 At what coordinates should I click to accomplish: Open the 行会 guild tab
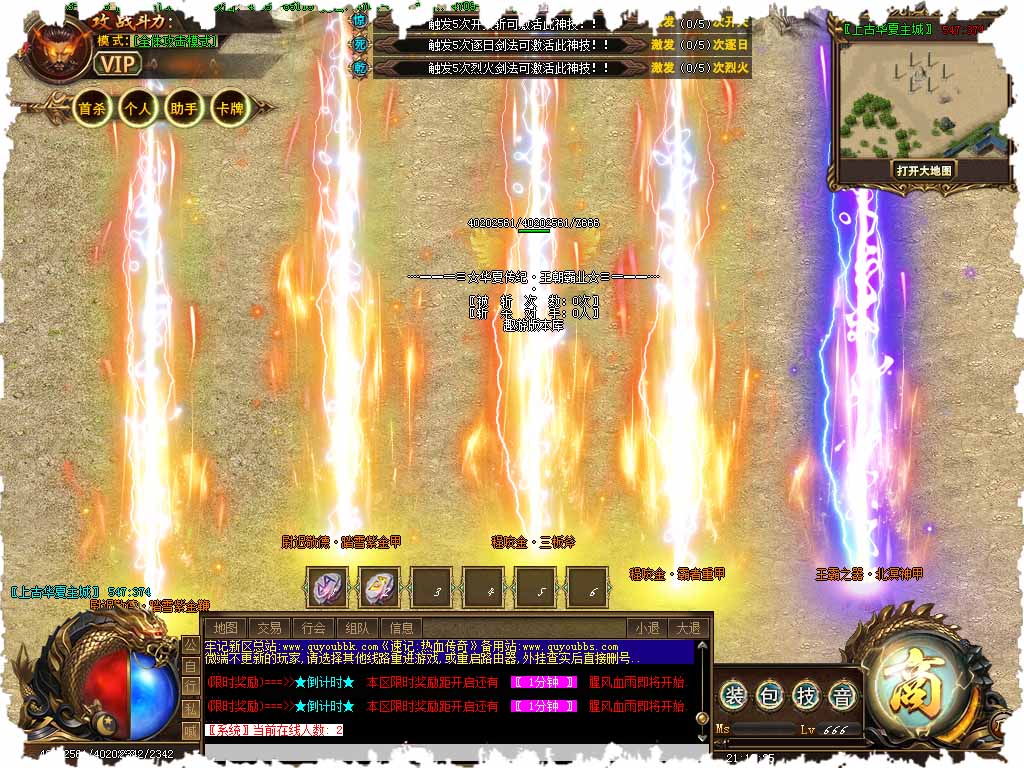tap(314, 628)
